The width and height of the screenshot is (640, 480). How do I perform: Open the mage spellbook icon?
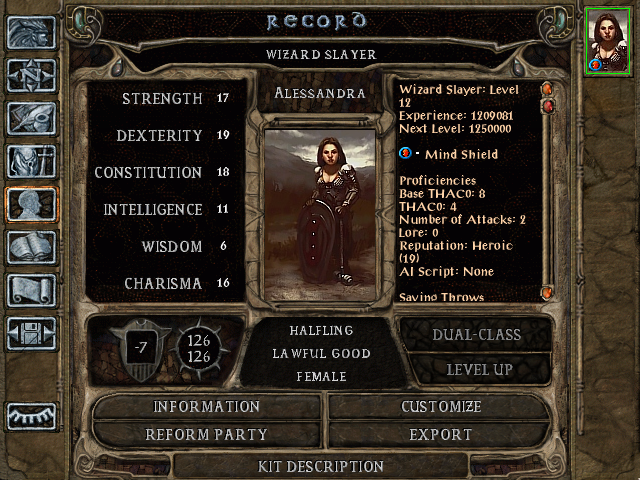click(31, 247)
